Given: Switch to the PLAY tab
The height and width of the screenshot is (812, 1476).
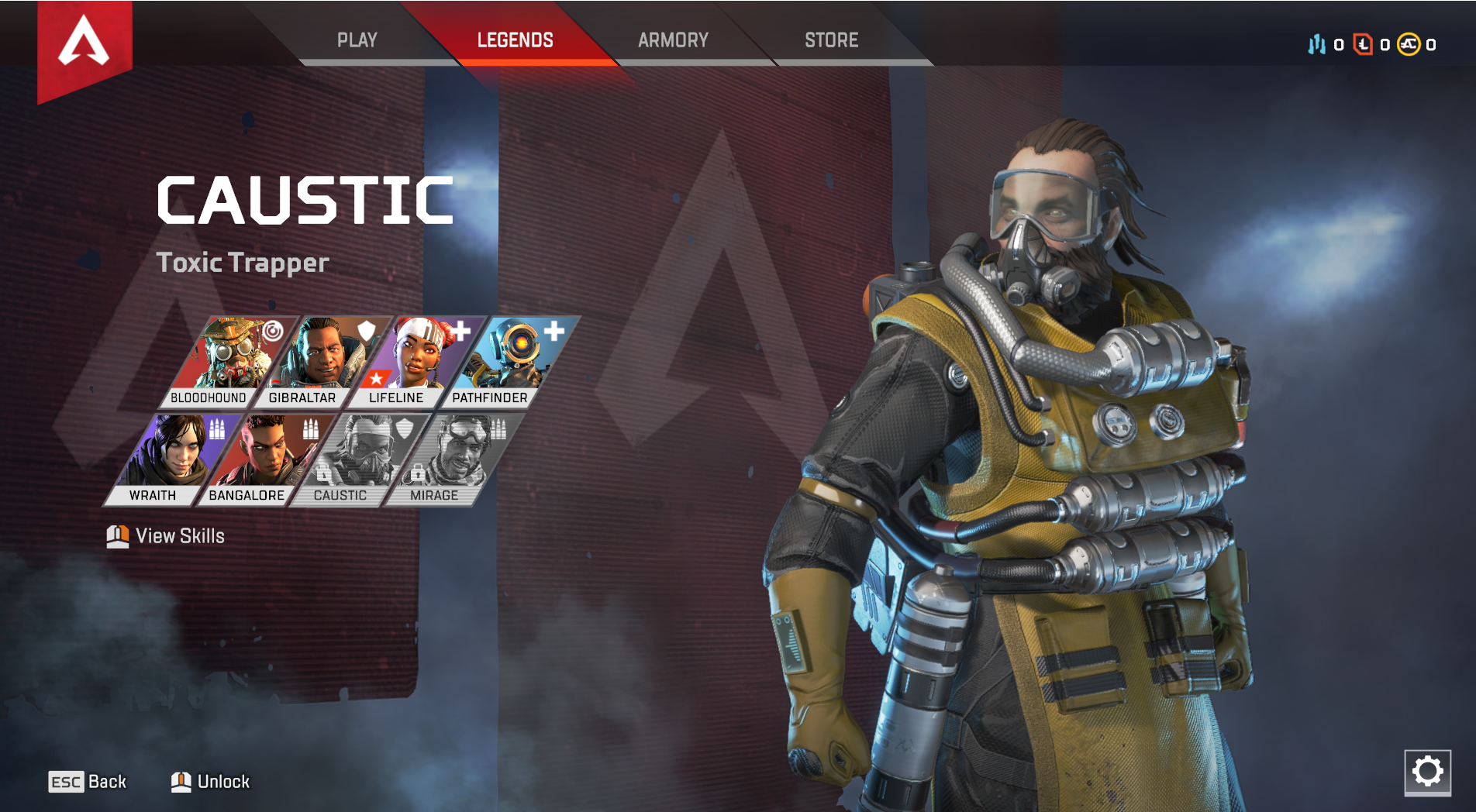Looking at the screenshot, I should click(357, 40).
